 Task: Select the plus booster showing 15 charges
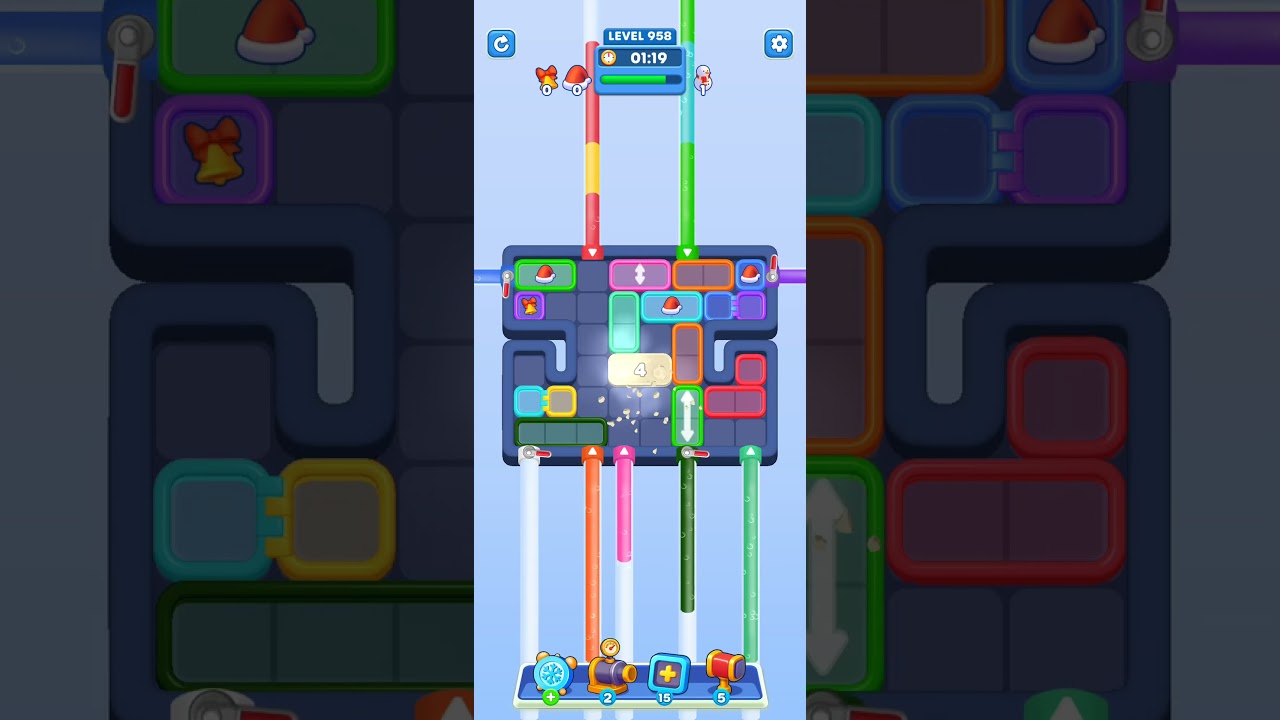coord(668,673)
